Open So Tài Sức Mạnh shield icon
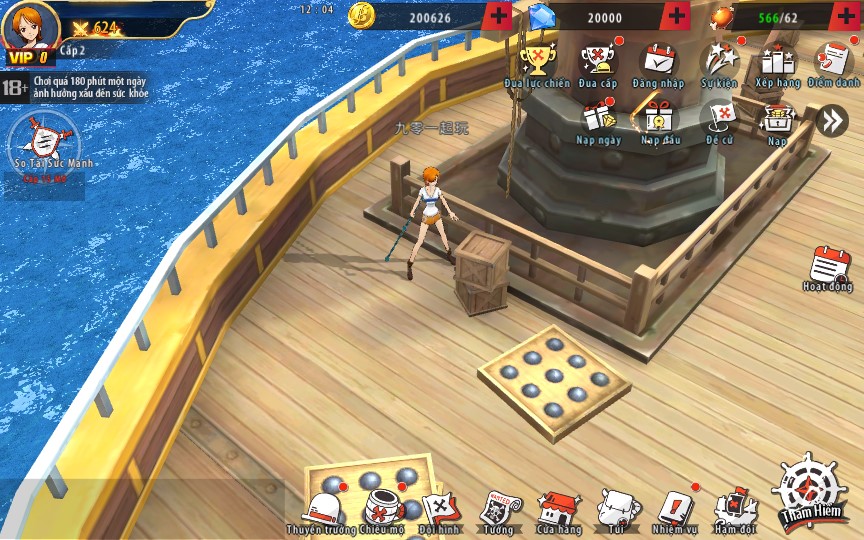The image size is (864, 540). coord(41,139)
